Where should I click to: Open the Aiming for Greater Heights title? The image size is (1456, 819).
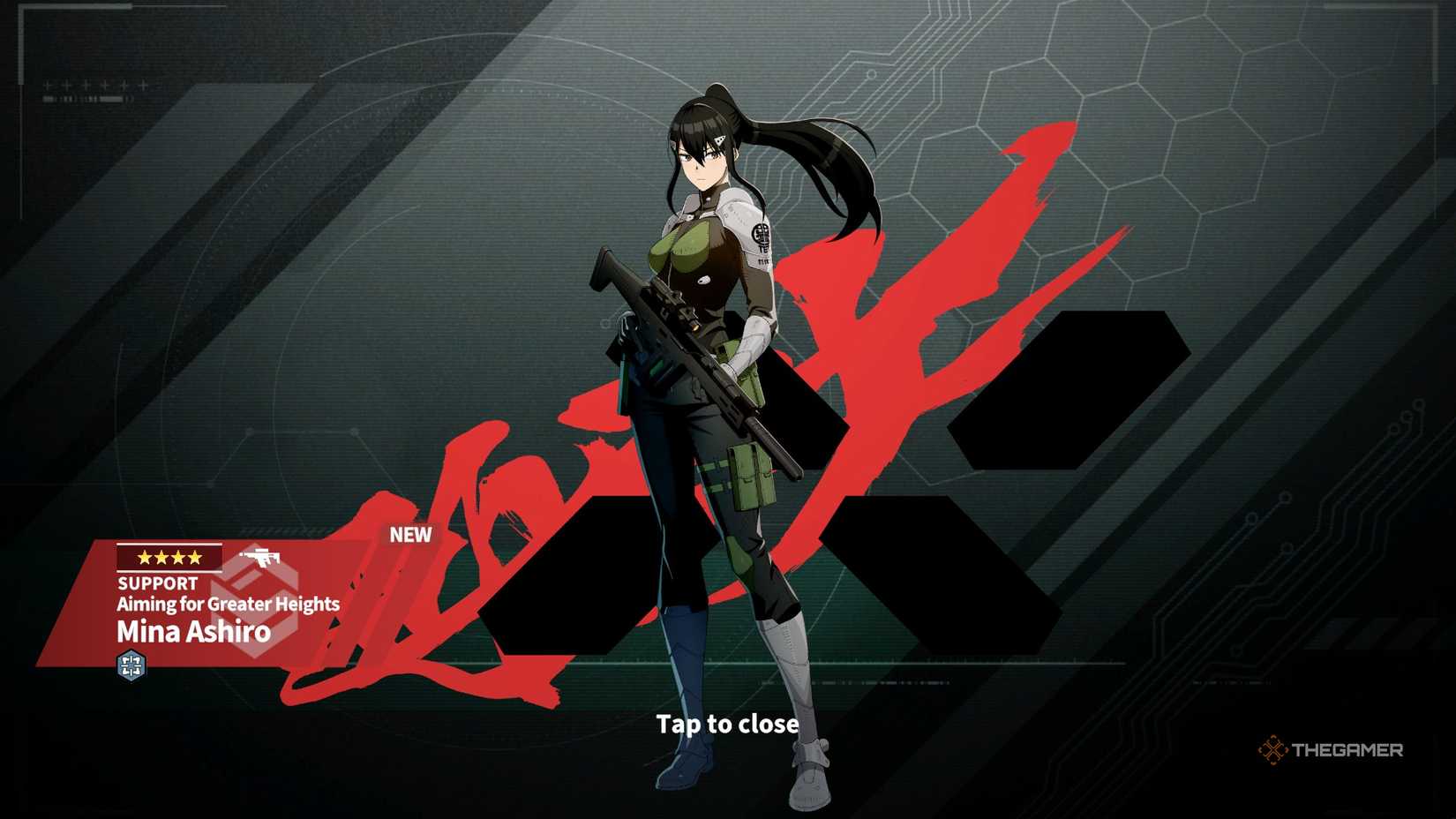tap(228, 605)
